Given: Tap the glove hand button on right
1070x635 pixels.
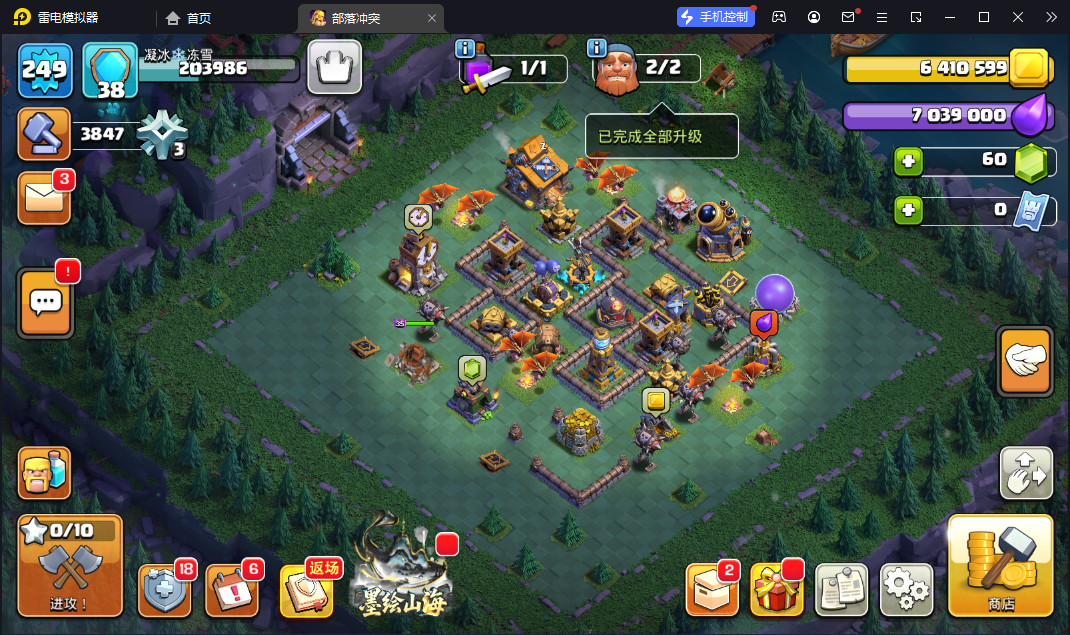Looking at the screenshot, I should 1025,361.
